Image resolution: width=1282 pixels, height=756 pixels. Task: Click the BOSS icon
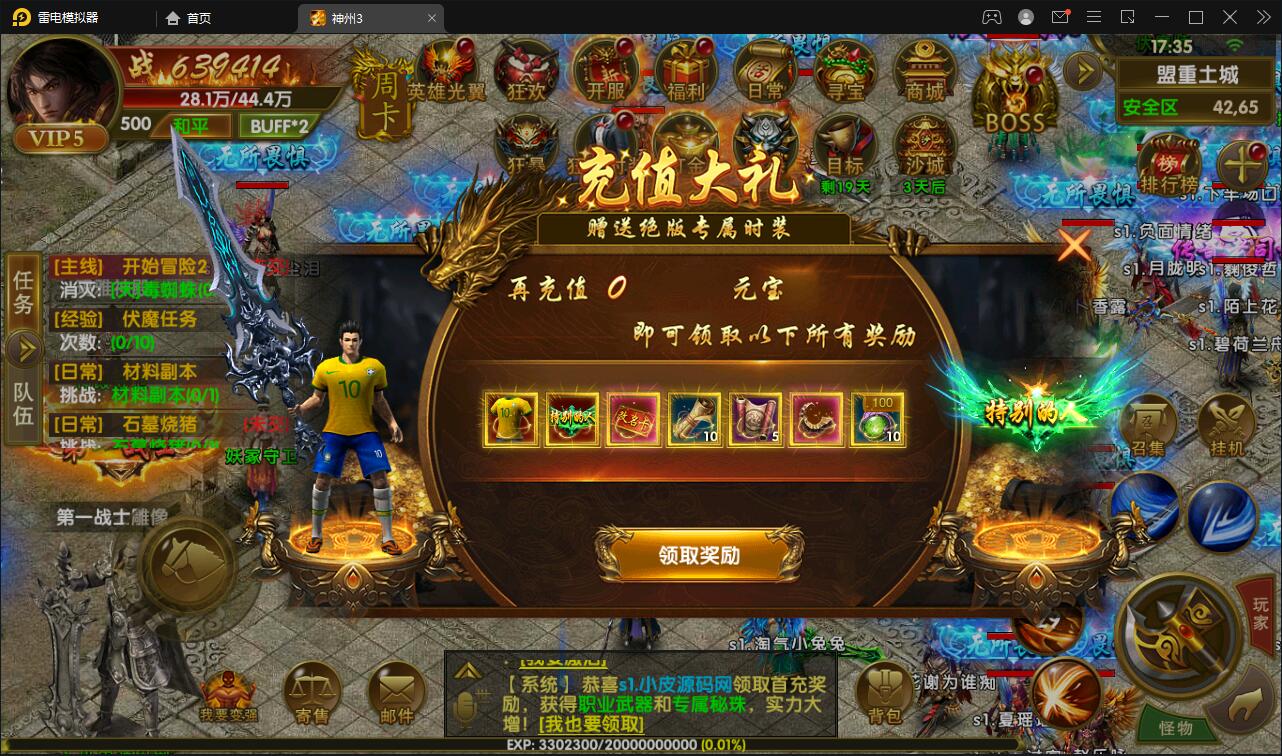pos(1013,90)
